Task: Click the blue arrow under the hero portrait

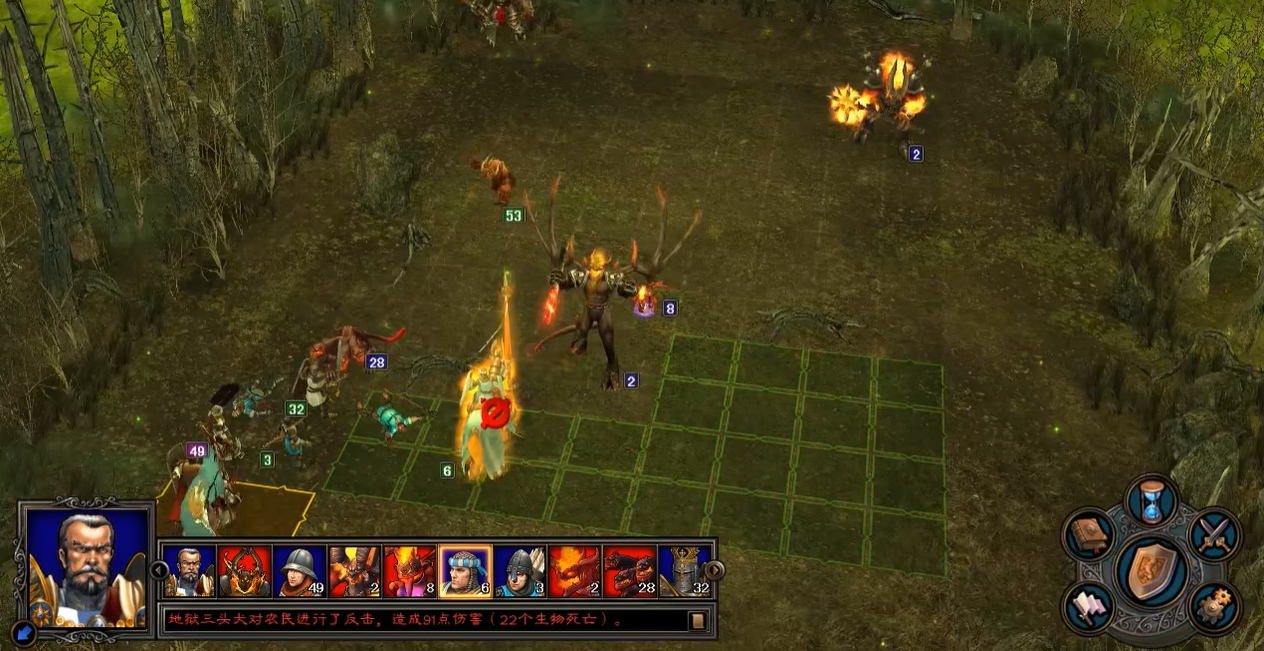Action: pos(24,631)
